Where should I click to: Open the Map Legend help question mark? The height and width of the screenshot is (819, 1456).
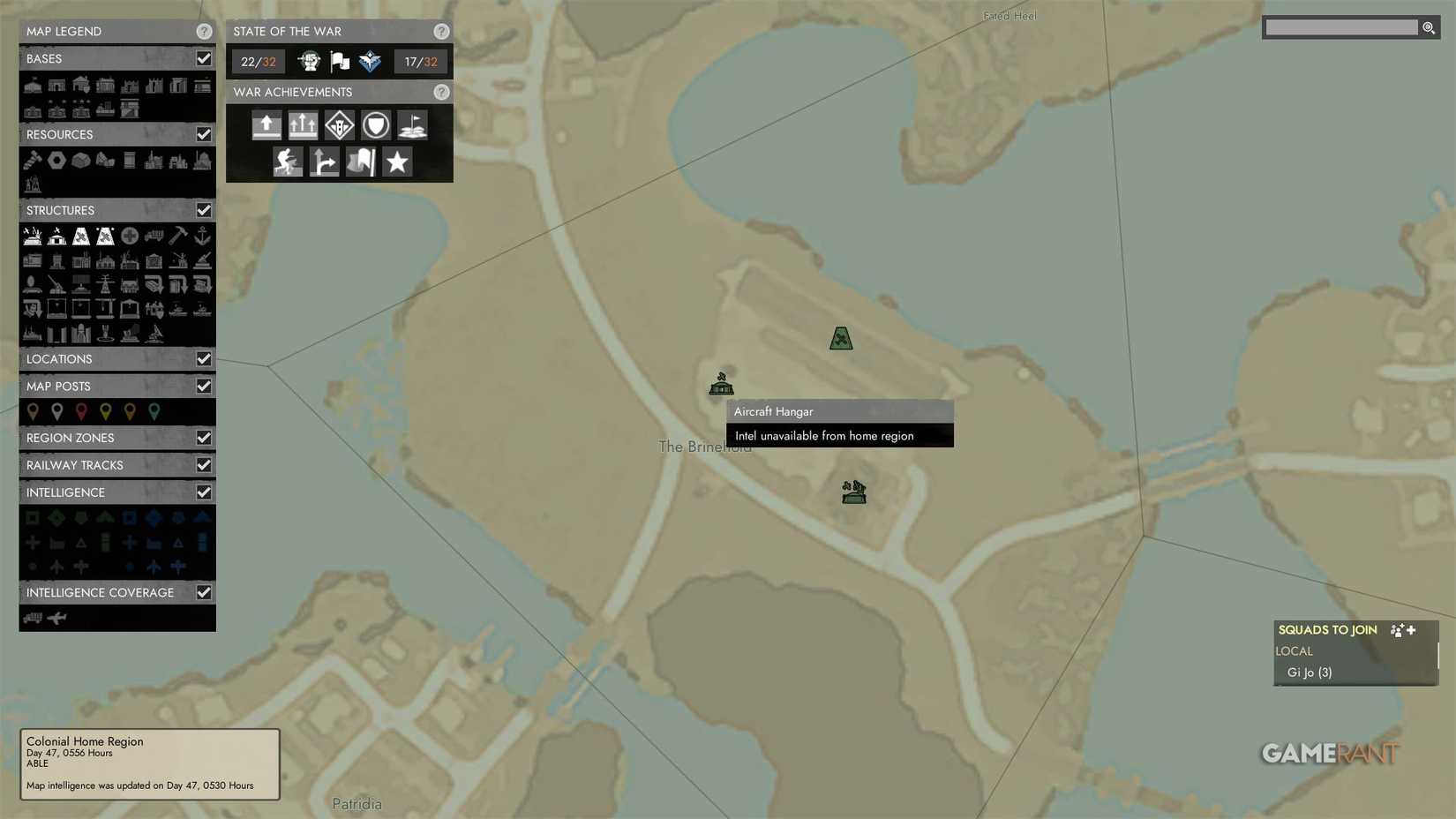point(204,31)
